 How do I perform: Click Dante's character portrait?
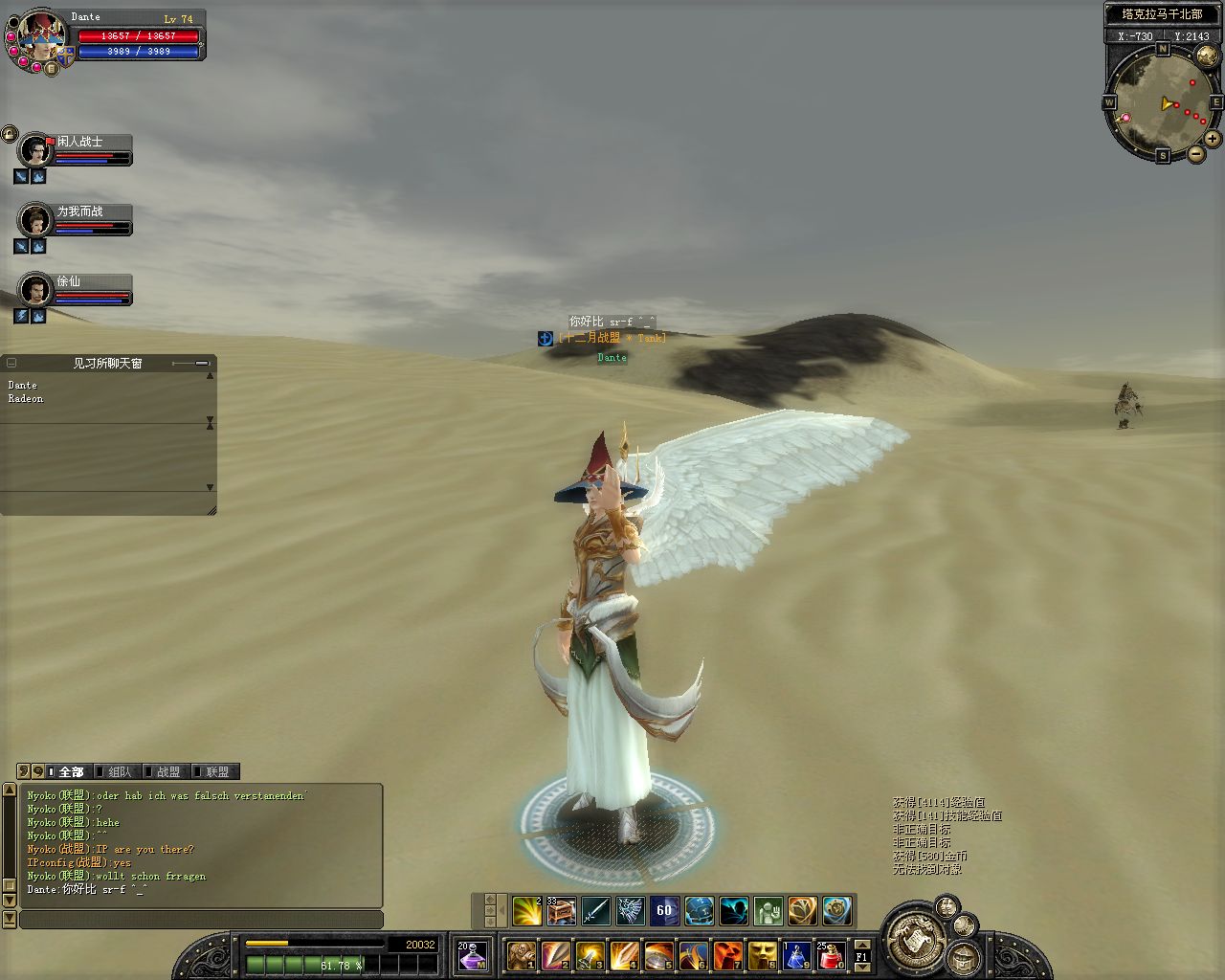pos(40,36)
